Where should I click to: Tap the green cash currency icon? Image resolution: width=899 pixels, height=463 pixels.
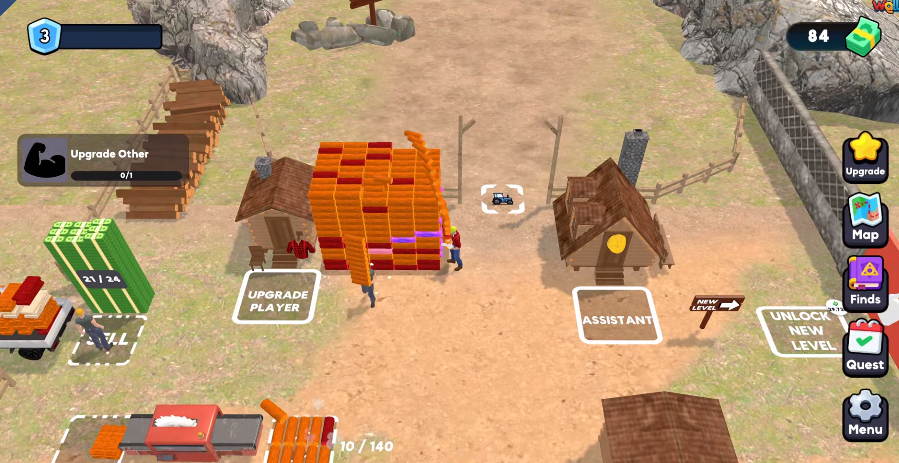pyautogui.click(x=862, y=37)
